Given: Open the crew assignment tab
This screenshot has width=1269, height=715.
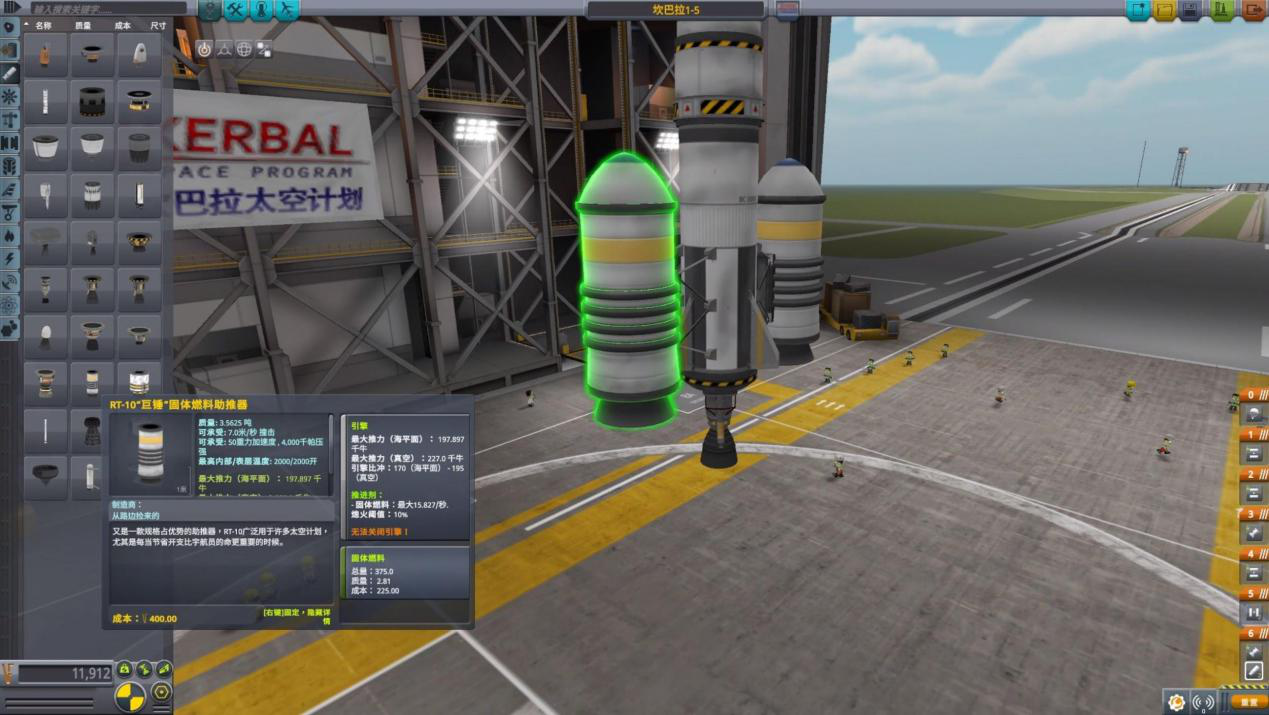Looking at the screenshot, I should (261, 10).
